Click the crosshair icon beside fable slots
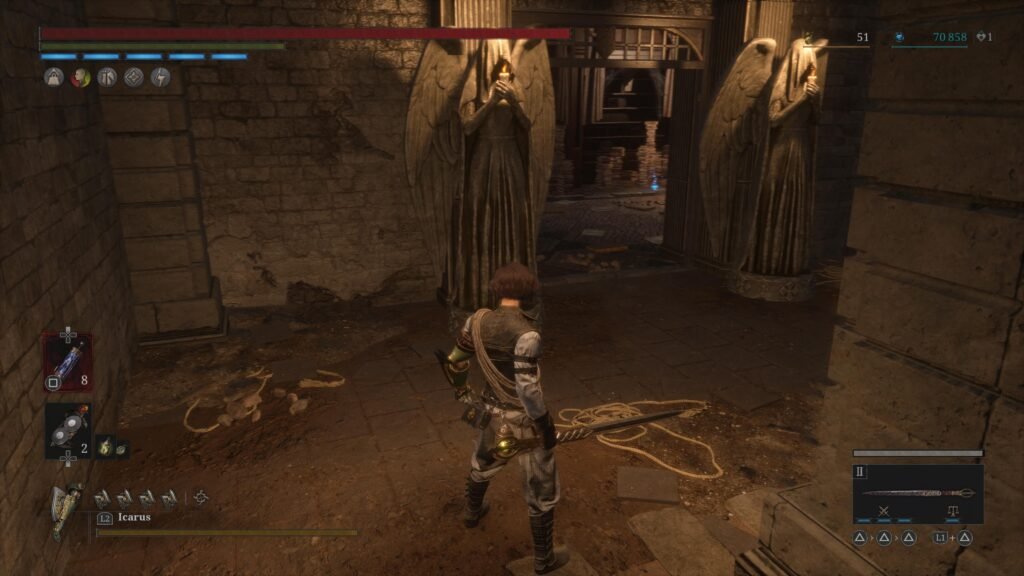Screen dimensions: 1024x576 click(201, 496)
